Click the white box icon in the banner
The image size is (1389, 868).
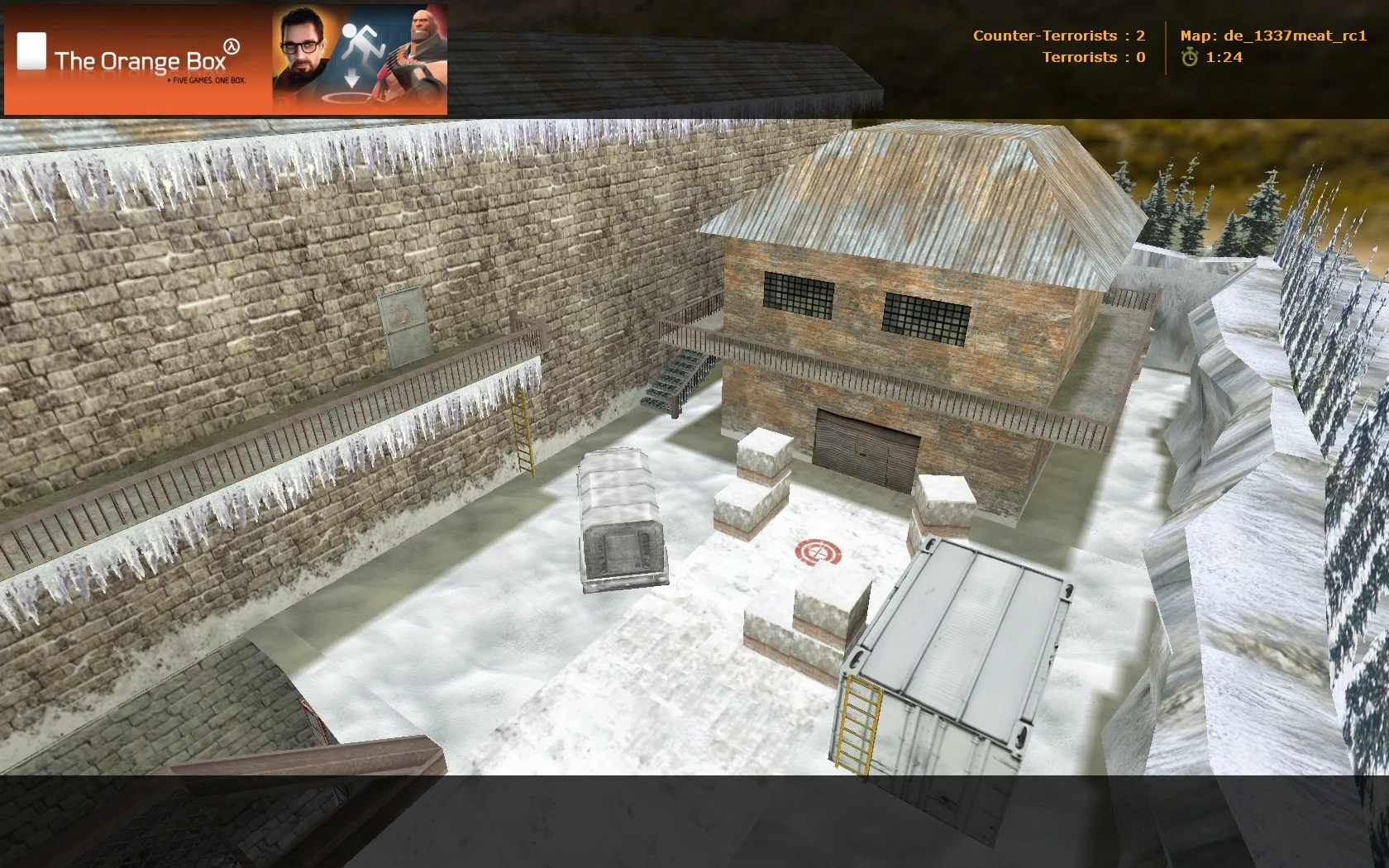pyautogui.click(x=31, y=51)
